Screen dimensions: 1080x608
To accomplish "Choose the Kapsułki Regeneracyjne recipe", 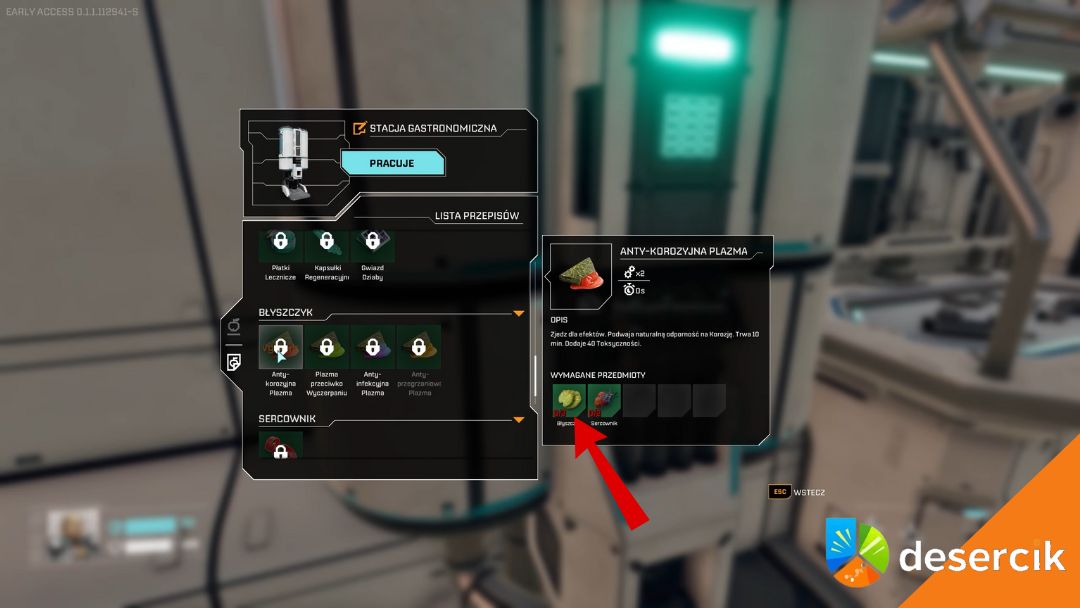I will (x=326, y=243).
